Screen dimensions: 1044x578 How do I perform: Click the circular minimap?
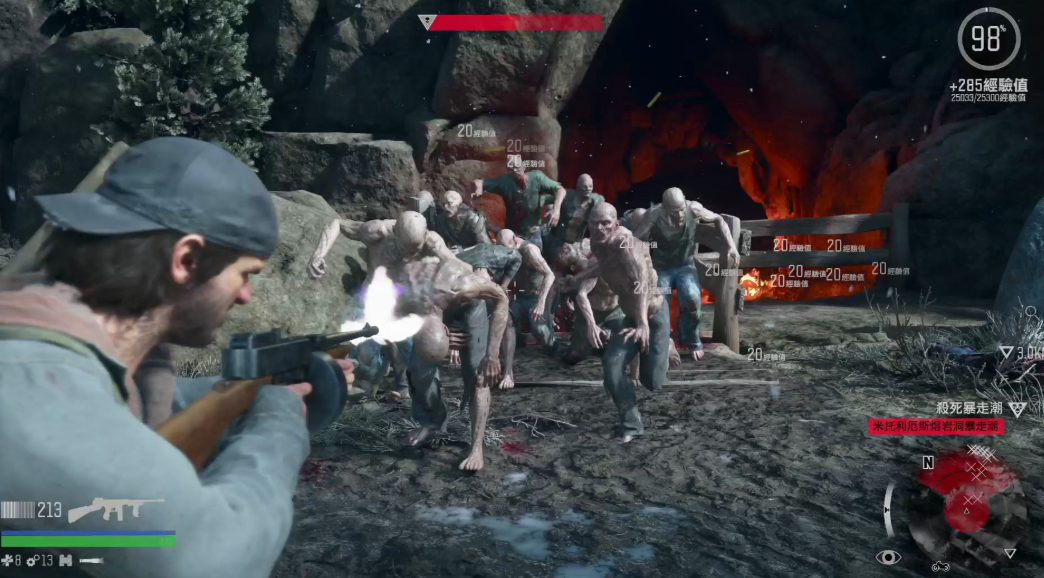tap(967, 503)
